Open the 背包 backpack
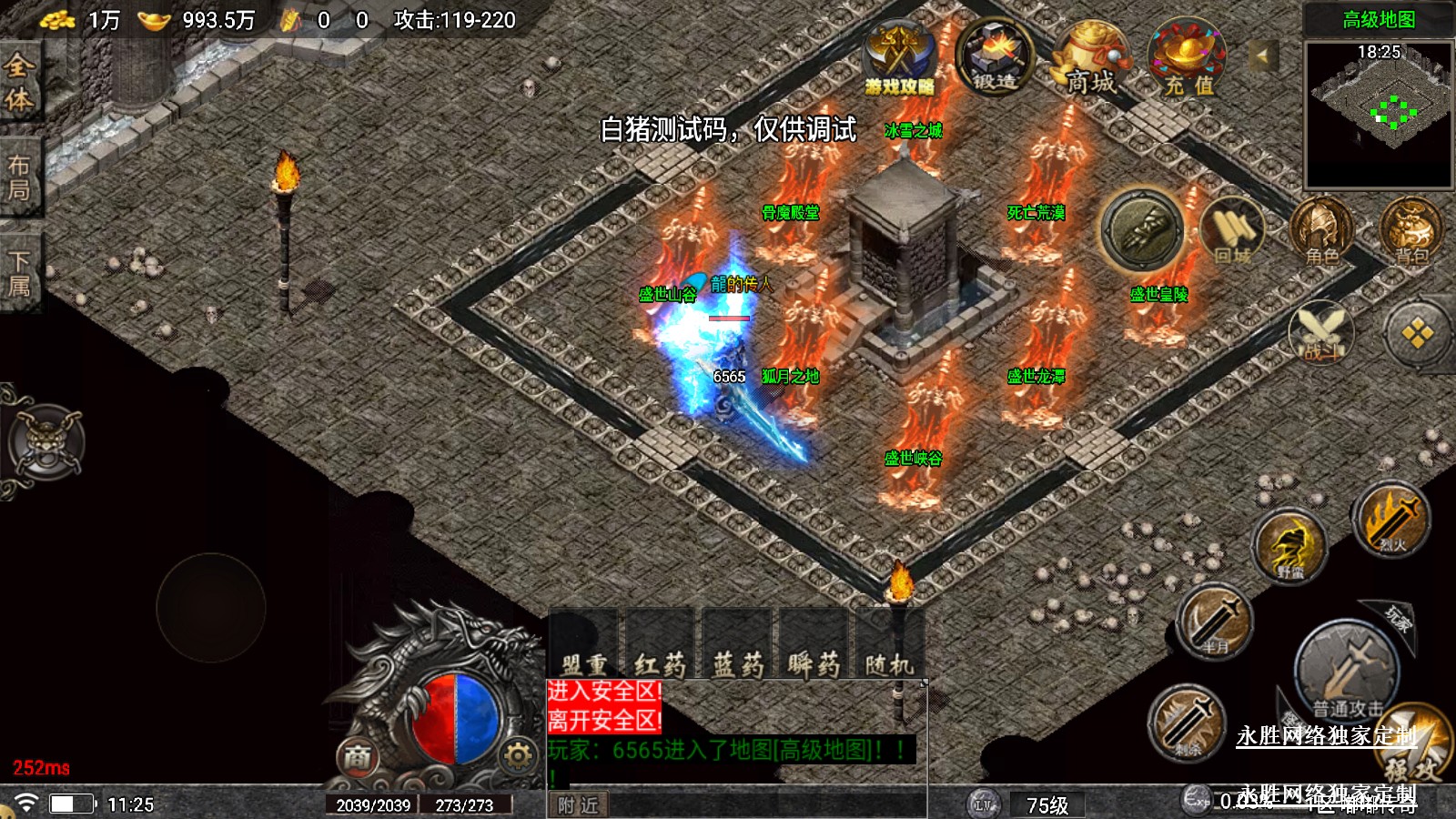The width and height of the screenshot is (1456, 819). 1410,232
